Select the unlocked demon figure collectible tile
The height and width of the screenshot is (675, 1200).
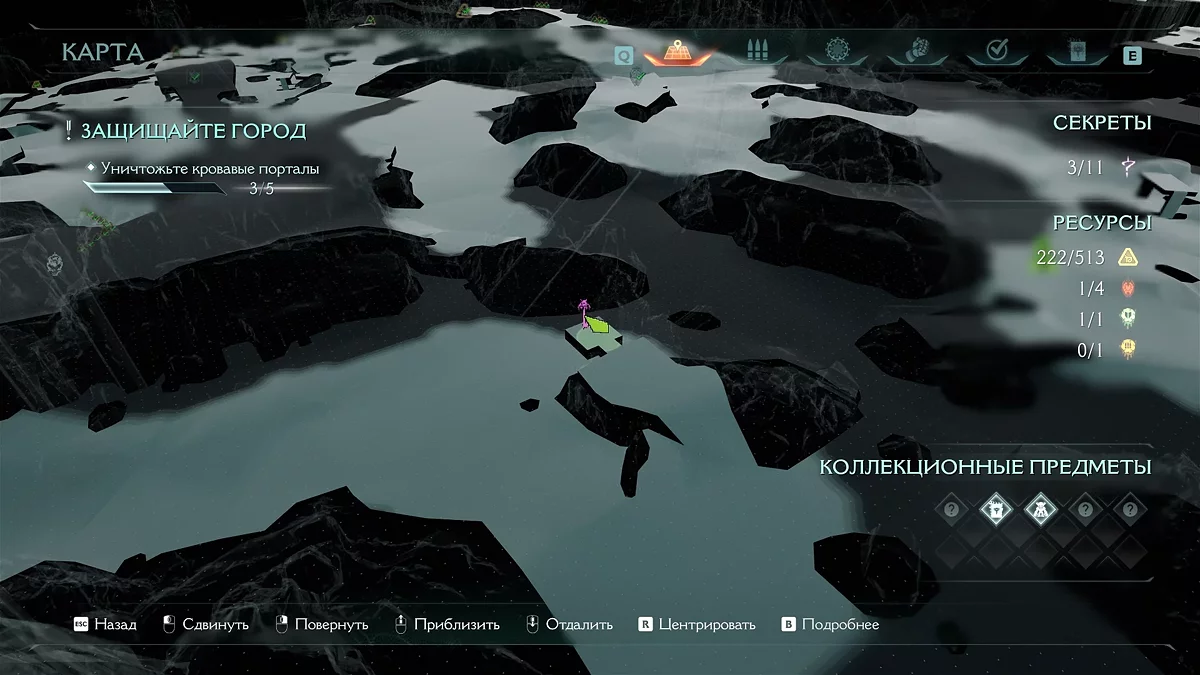point(1041,510)
